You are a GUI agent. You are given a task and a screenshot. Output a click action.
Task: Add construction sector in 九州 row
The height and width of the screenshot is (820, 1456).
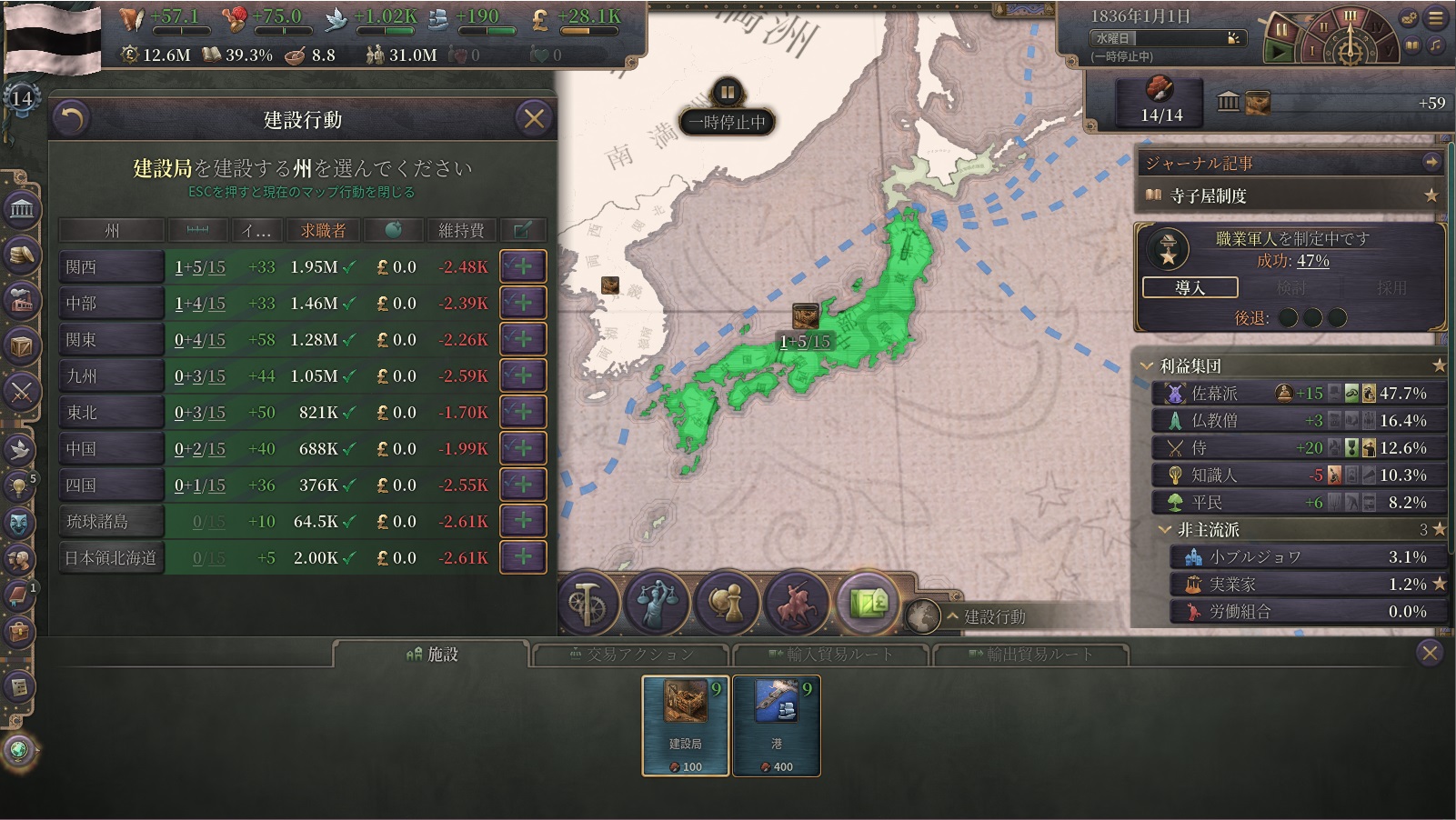click(x=523, y=376)
